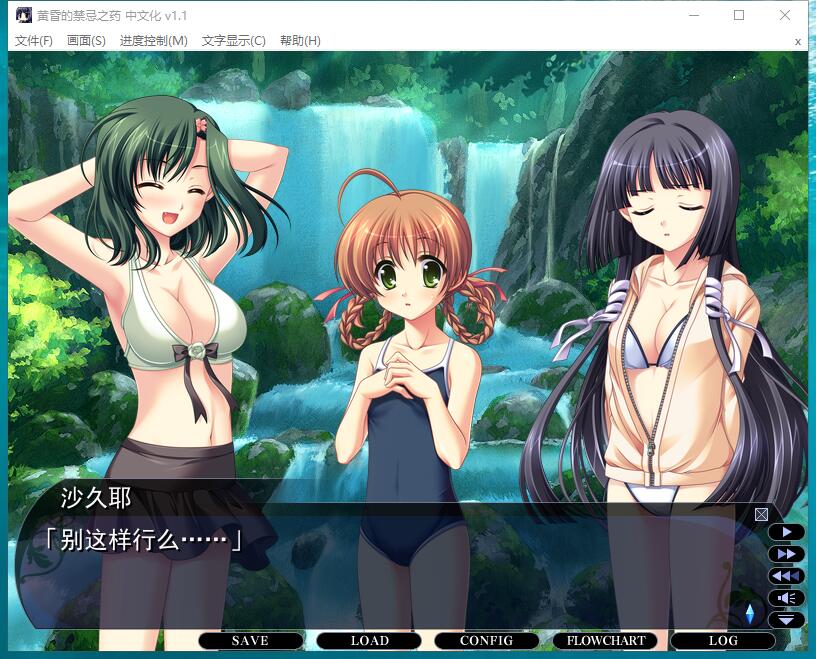This screenshot has height=659, width=816.
Task: Open the CONFIG settings
Action: 486,641
